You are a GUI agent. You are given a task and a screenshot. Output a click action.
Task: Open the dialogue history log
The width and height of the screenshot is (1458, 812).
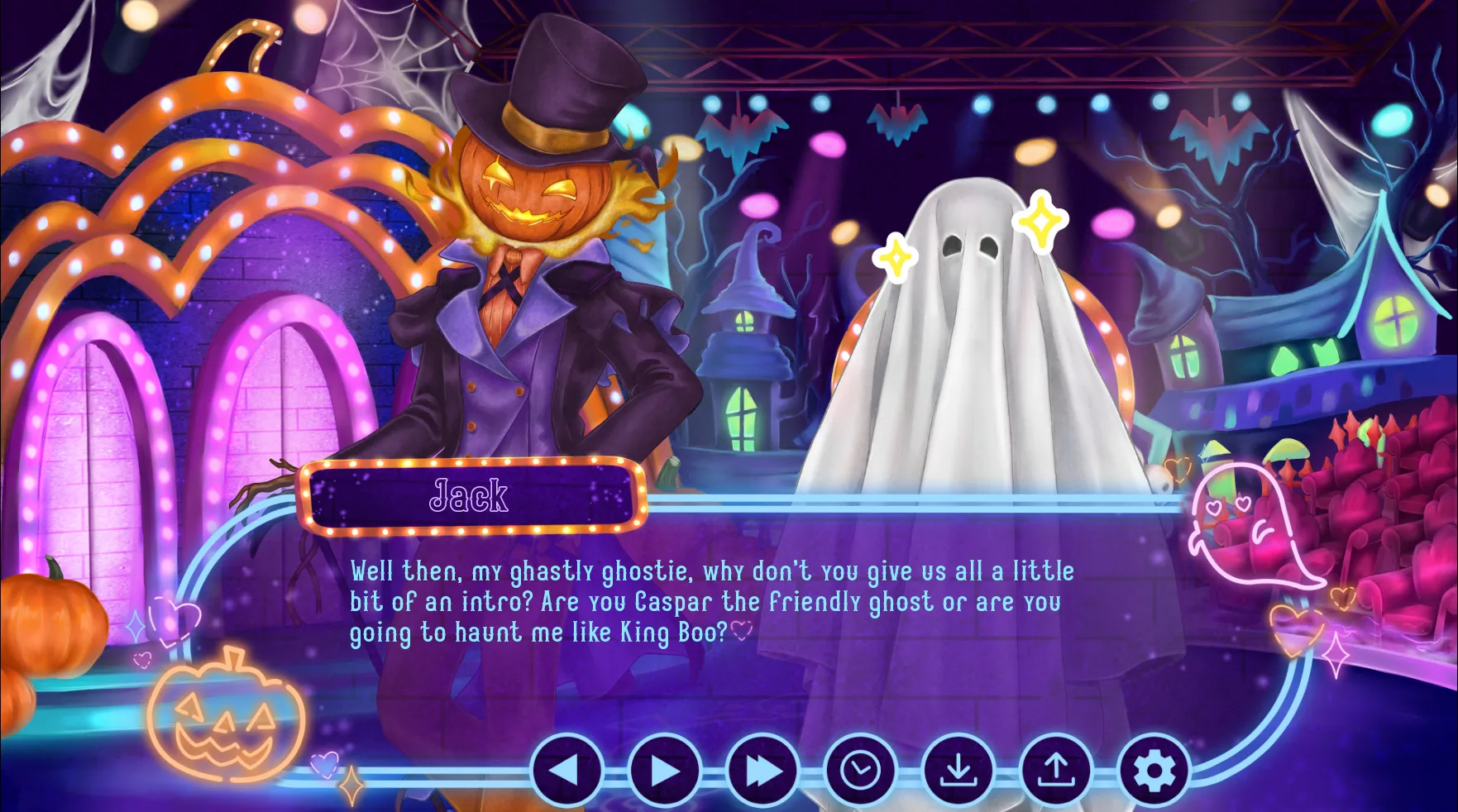860,770
